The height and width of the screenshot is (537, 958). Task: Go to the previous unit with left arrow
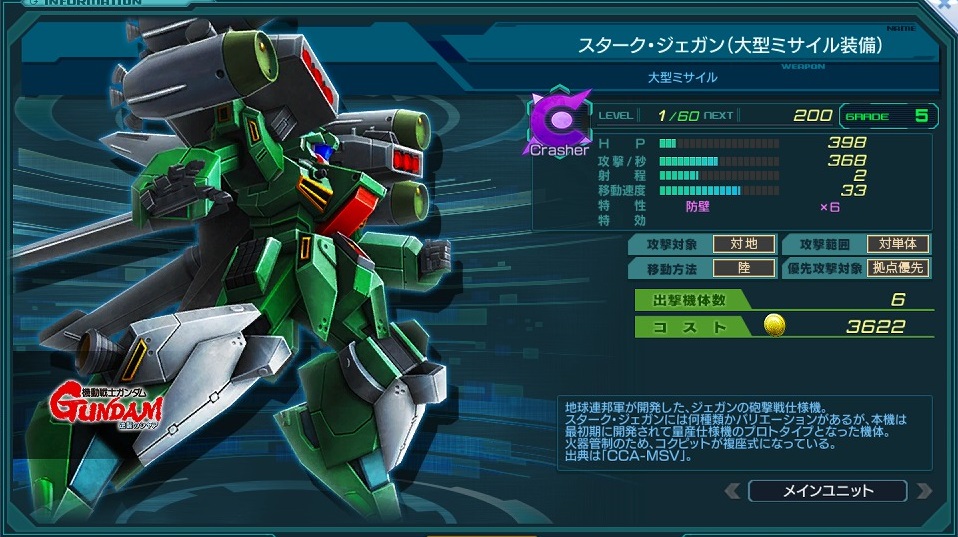[x=733, y=491]
